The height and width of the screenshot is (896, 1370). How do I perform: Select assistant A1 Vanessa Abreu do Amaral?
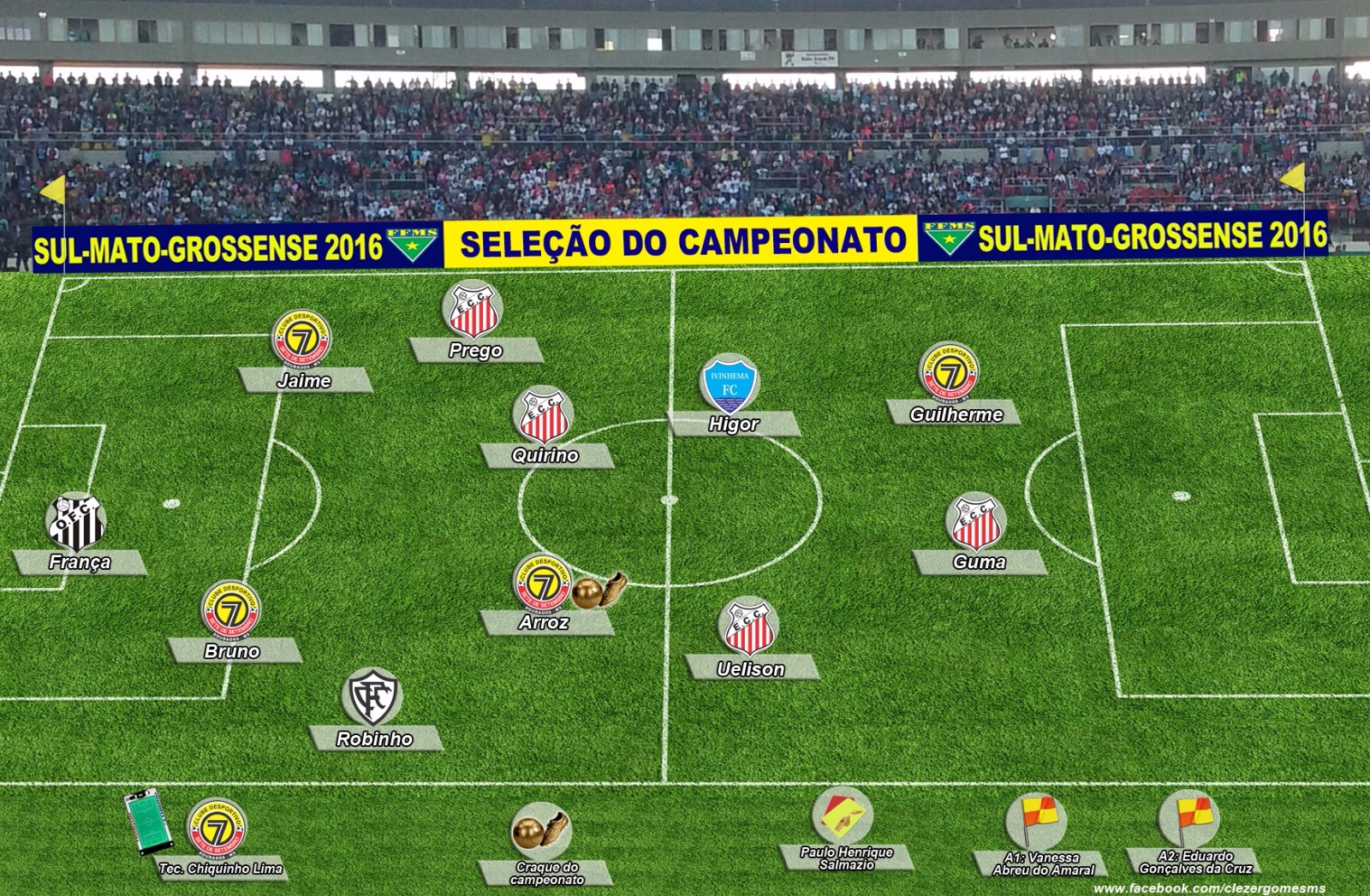pyautogui.click(x=1043, y=863)
